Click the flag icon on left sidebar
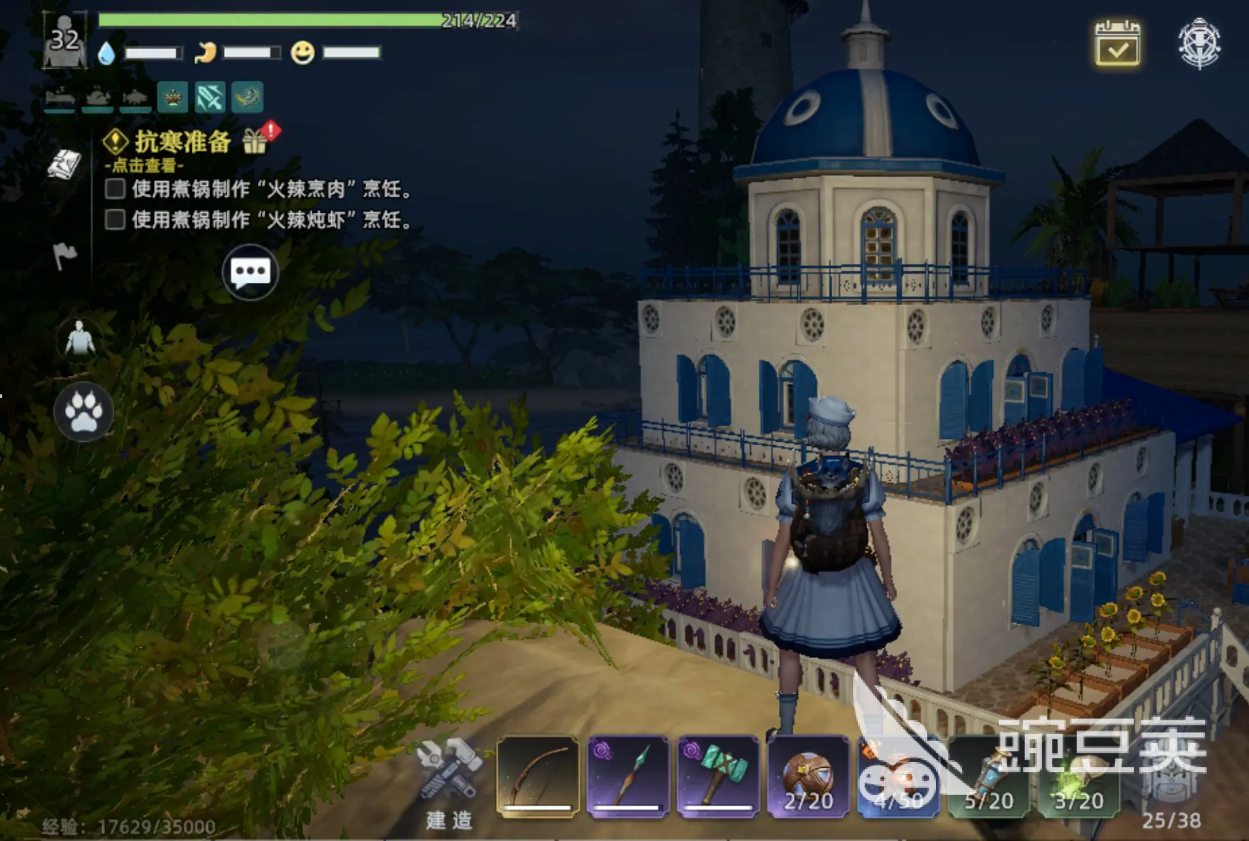 tap(65, 256)
